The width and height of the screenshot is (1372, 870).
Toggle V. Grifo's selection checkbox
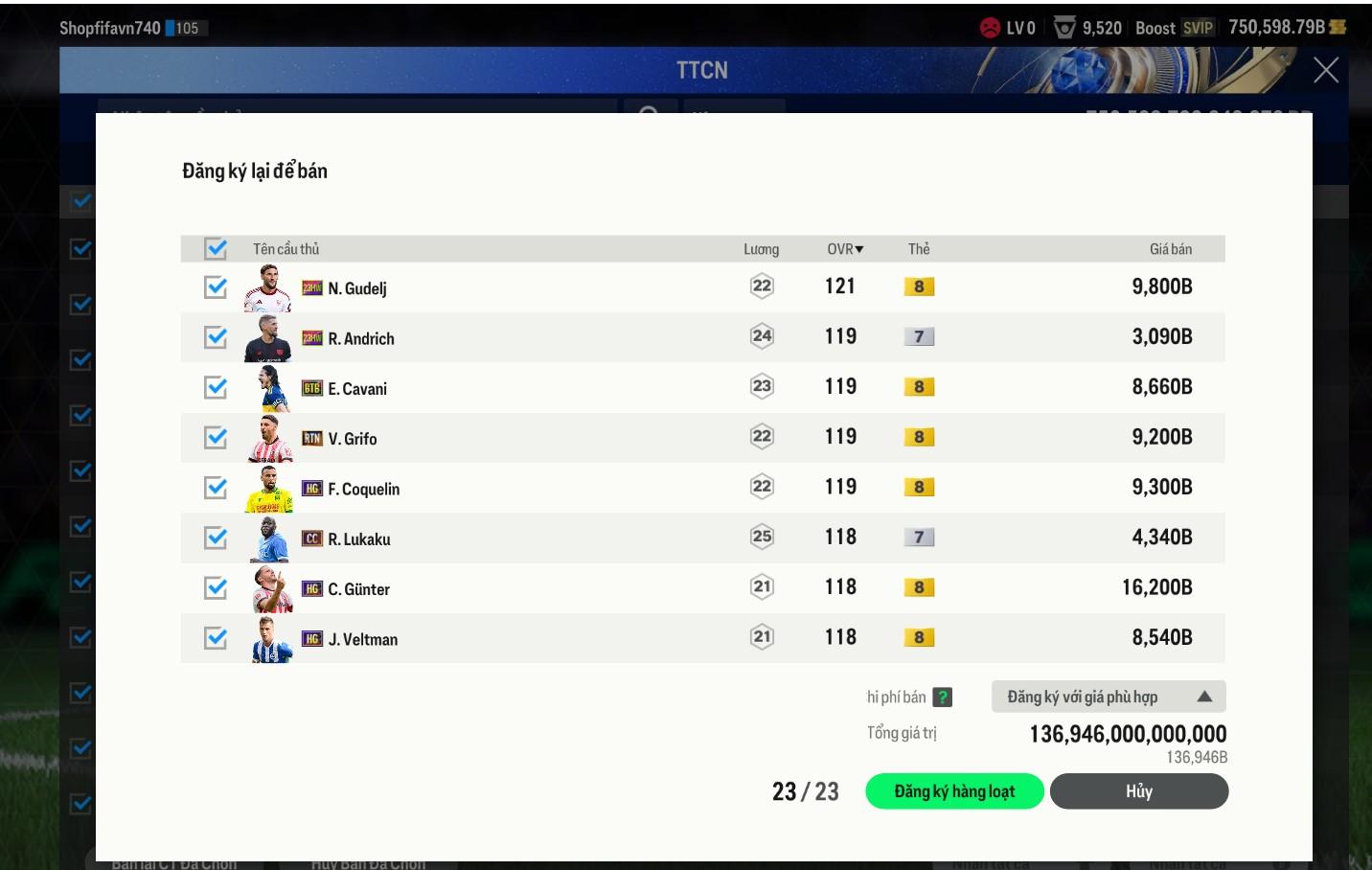click(216, 438)
